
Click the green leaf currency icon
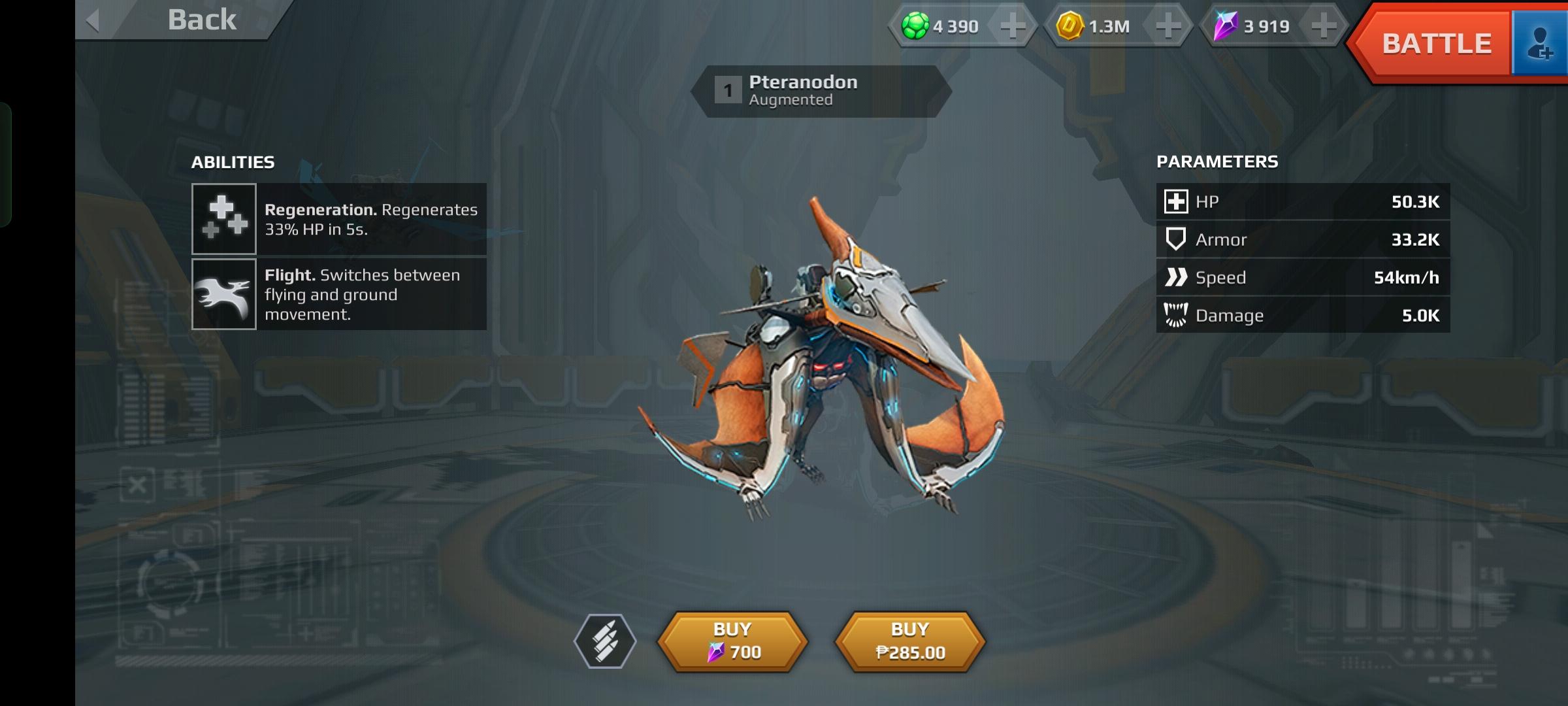[913, 27]
